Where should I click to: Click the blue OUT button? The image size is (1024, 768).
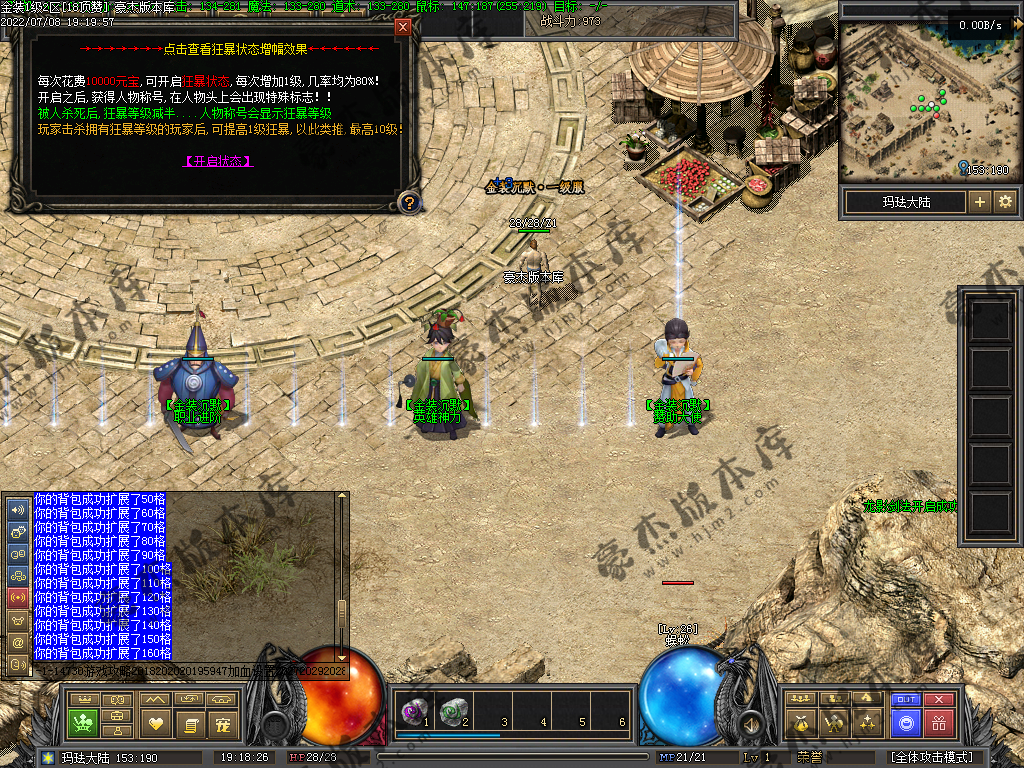906,699
